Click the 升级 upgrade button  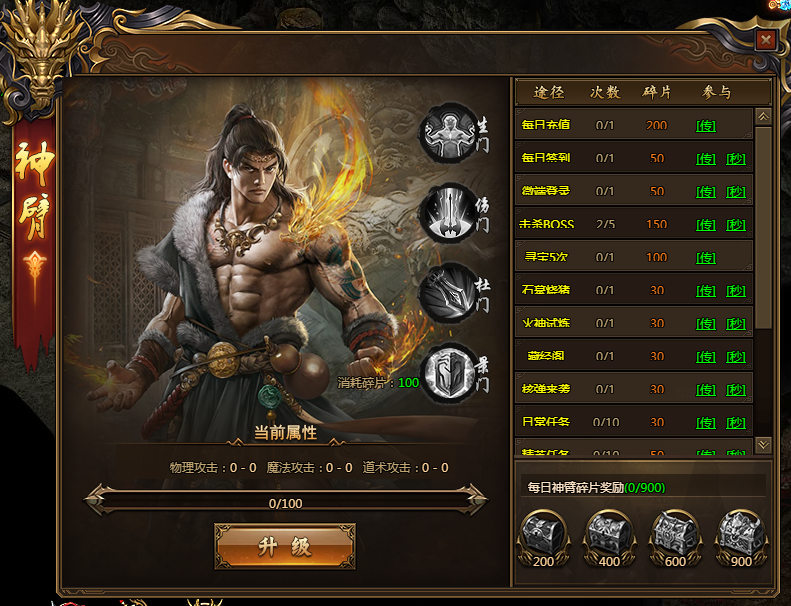coord(285,546)
